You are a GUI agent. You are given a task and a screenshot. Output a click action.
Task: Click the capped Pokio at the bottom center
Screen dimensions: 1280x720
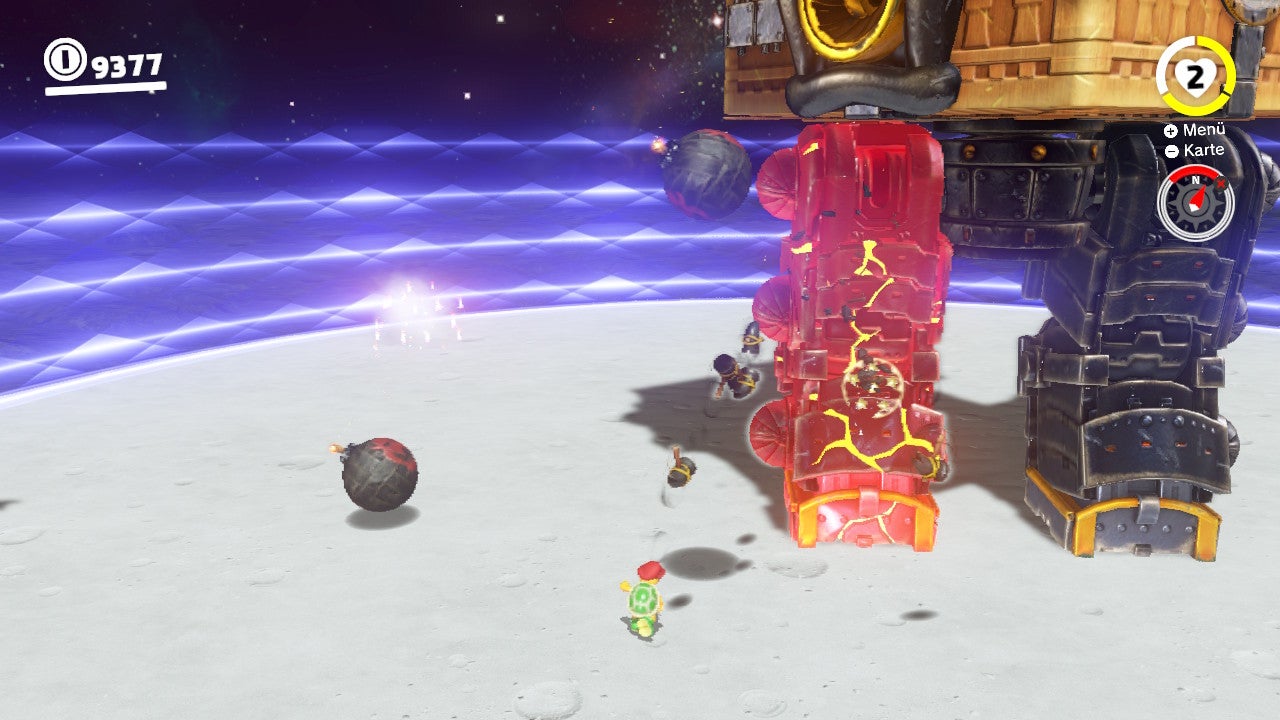coord(645,600)
